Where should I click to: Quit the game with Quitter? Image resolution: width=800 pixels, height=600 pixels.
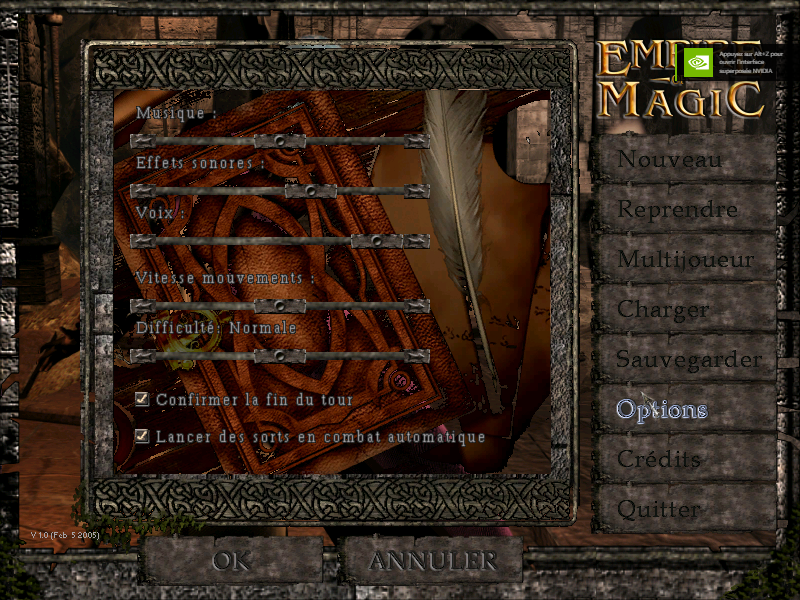[x=683, y=509]
